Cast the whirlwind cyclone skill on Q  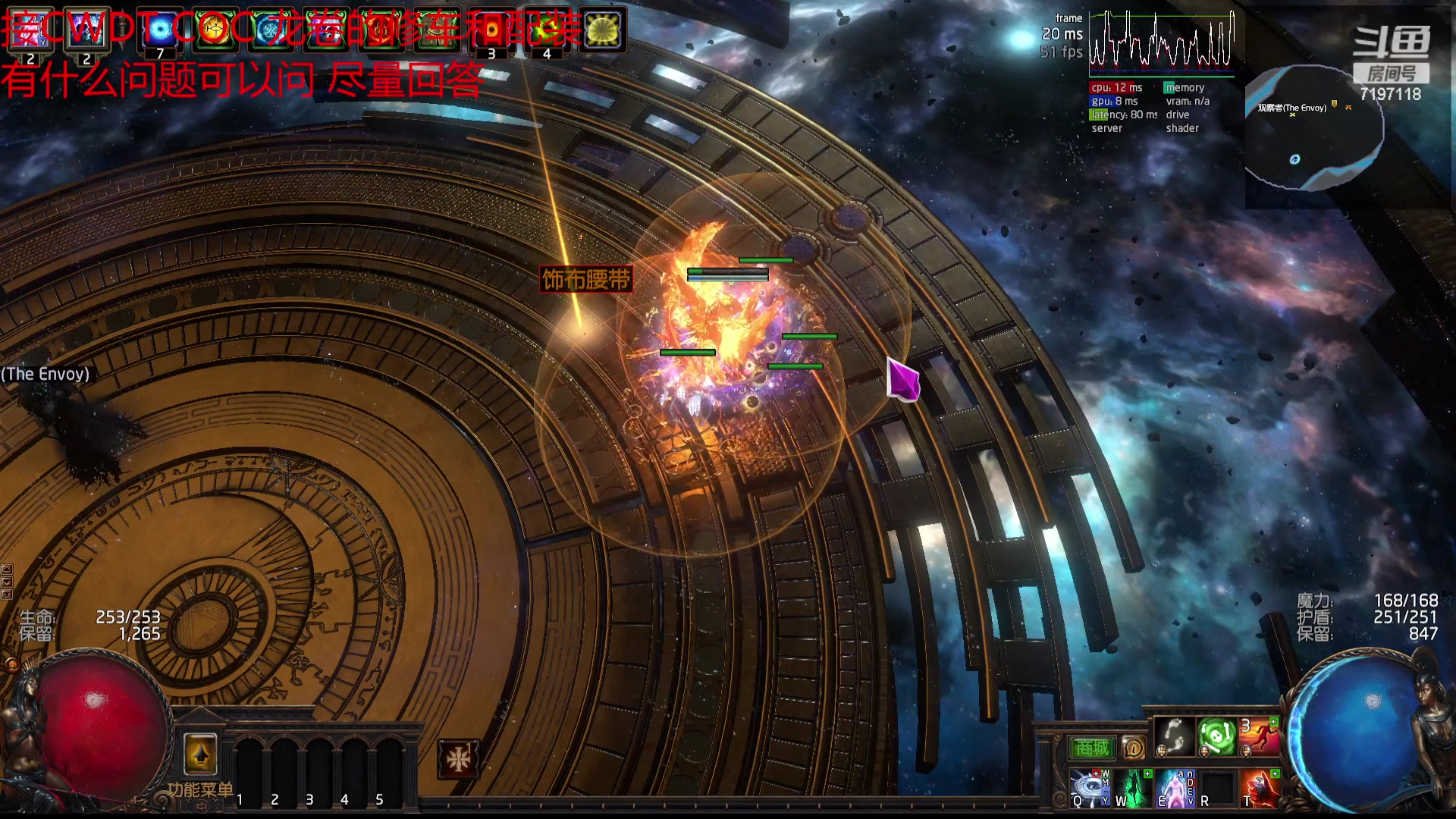(1089, 789)
